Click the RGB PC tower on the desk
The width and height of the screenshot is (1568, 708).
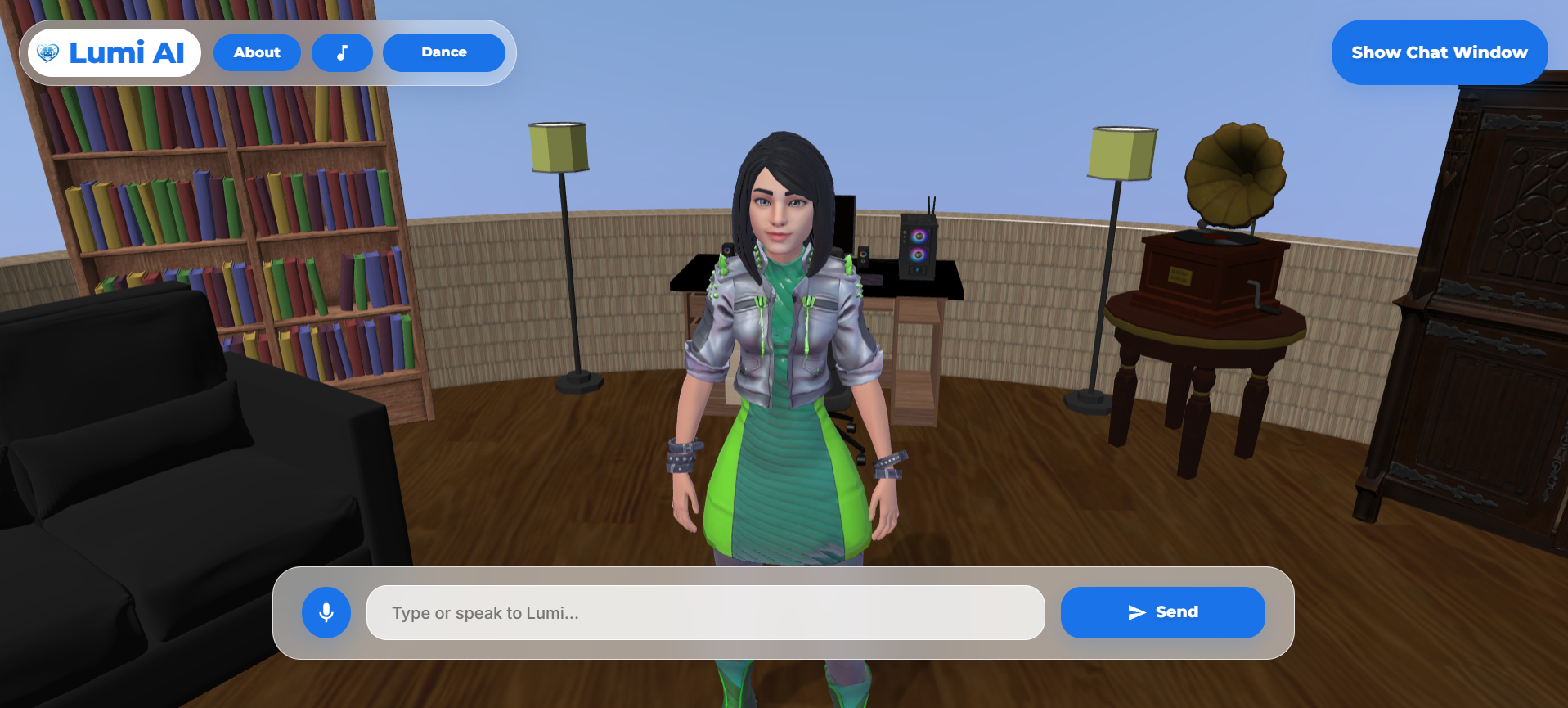pyautogui.click(x=916, y=246)
